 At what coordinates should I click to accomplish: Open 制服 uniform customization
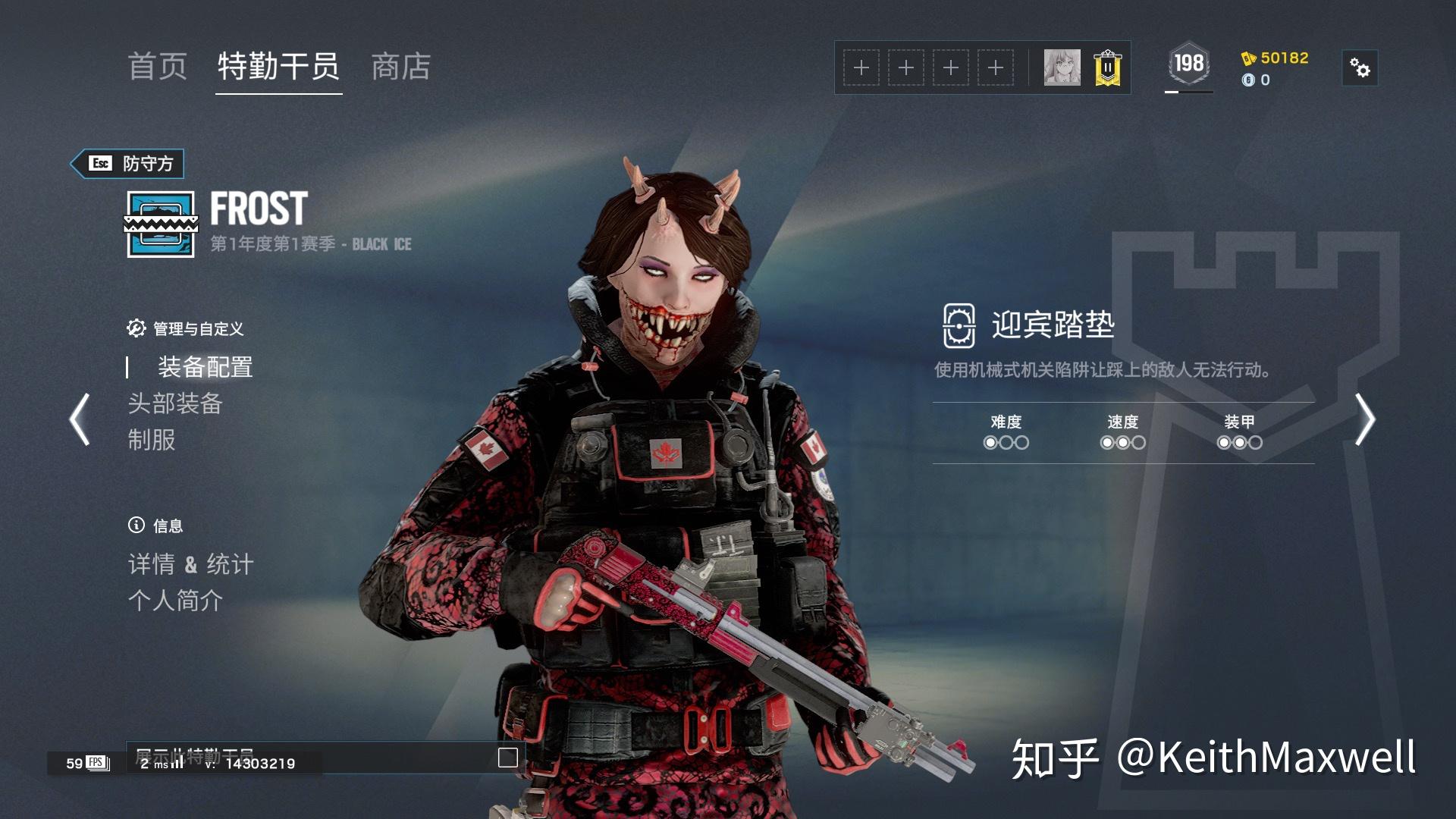pos(152,440)
